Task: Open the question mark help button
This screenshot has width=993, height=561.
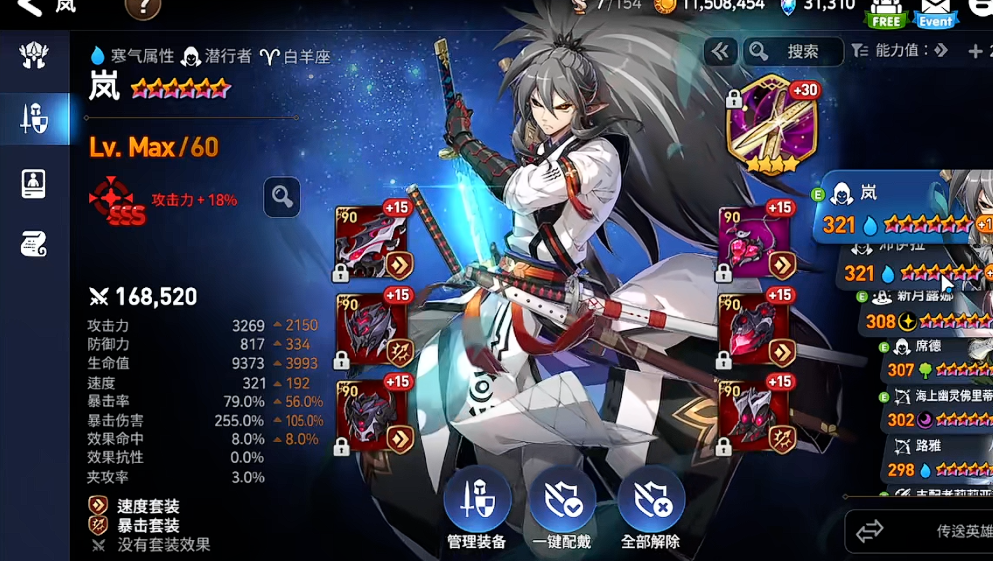Action: [x=143, y=9]
